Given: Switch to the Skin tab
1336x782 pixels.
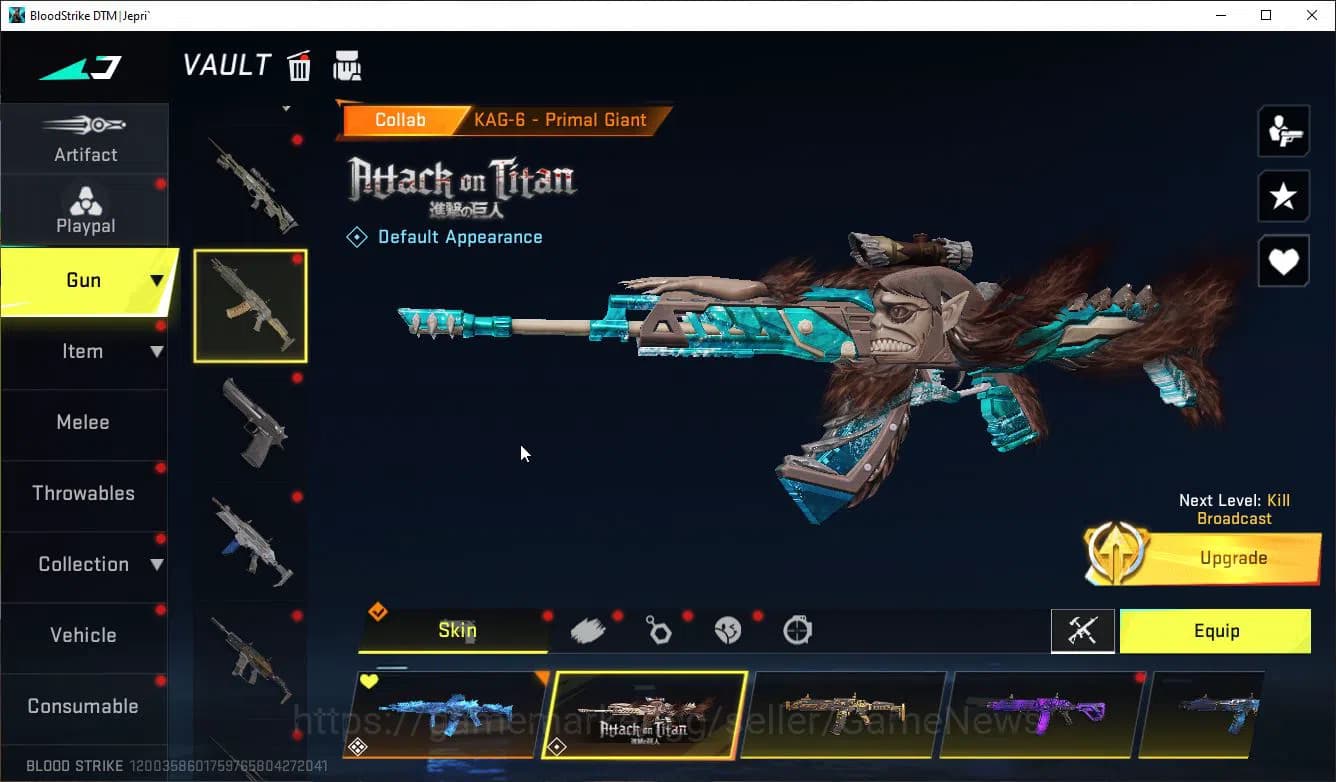Looking at the screenshot, I should 456,631.
